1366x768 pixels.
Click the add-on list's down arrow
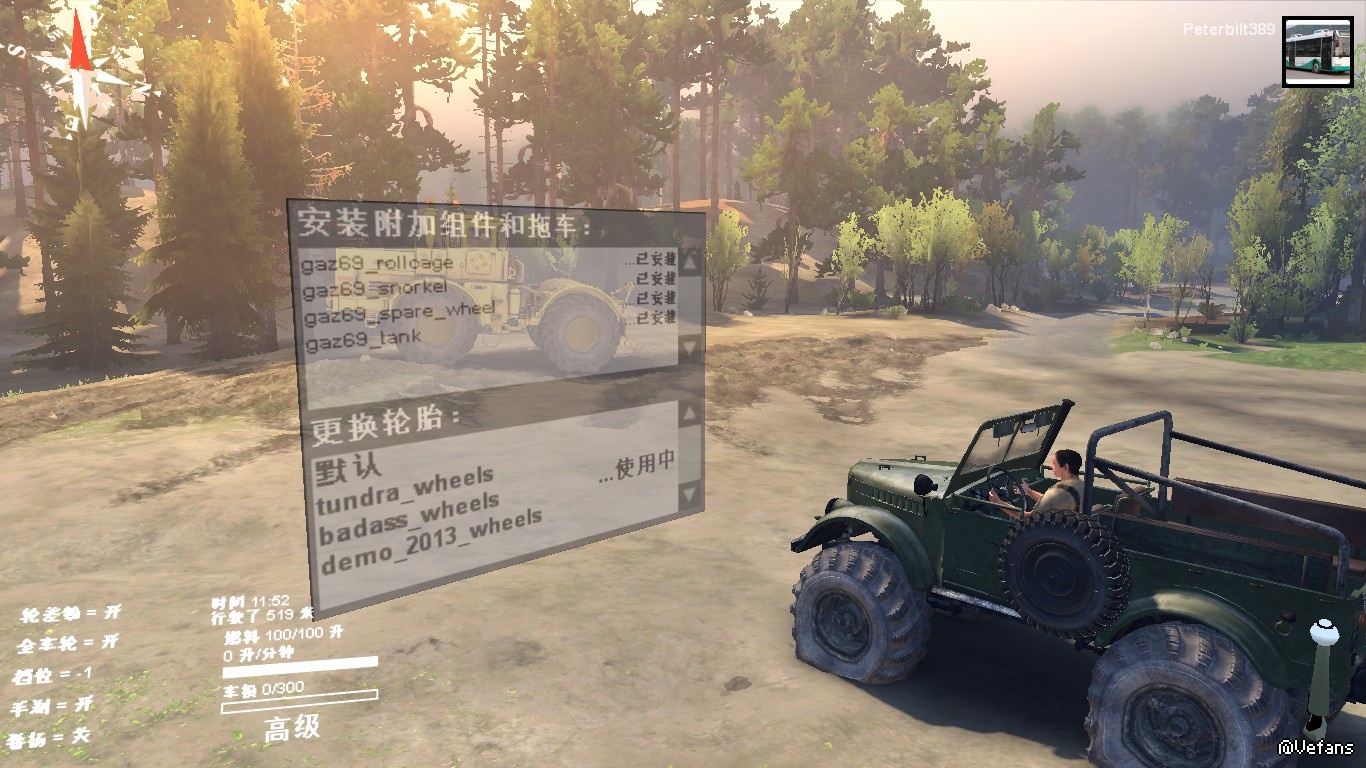(x=690, y=347)
